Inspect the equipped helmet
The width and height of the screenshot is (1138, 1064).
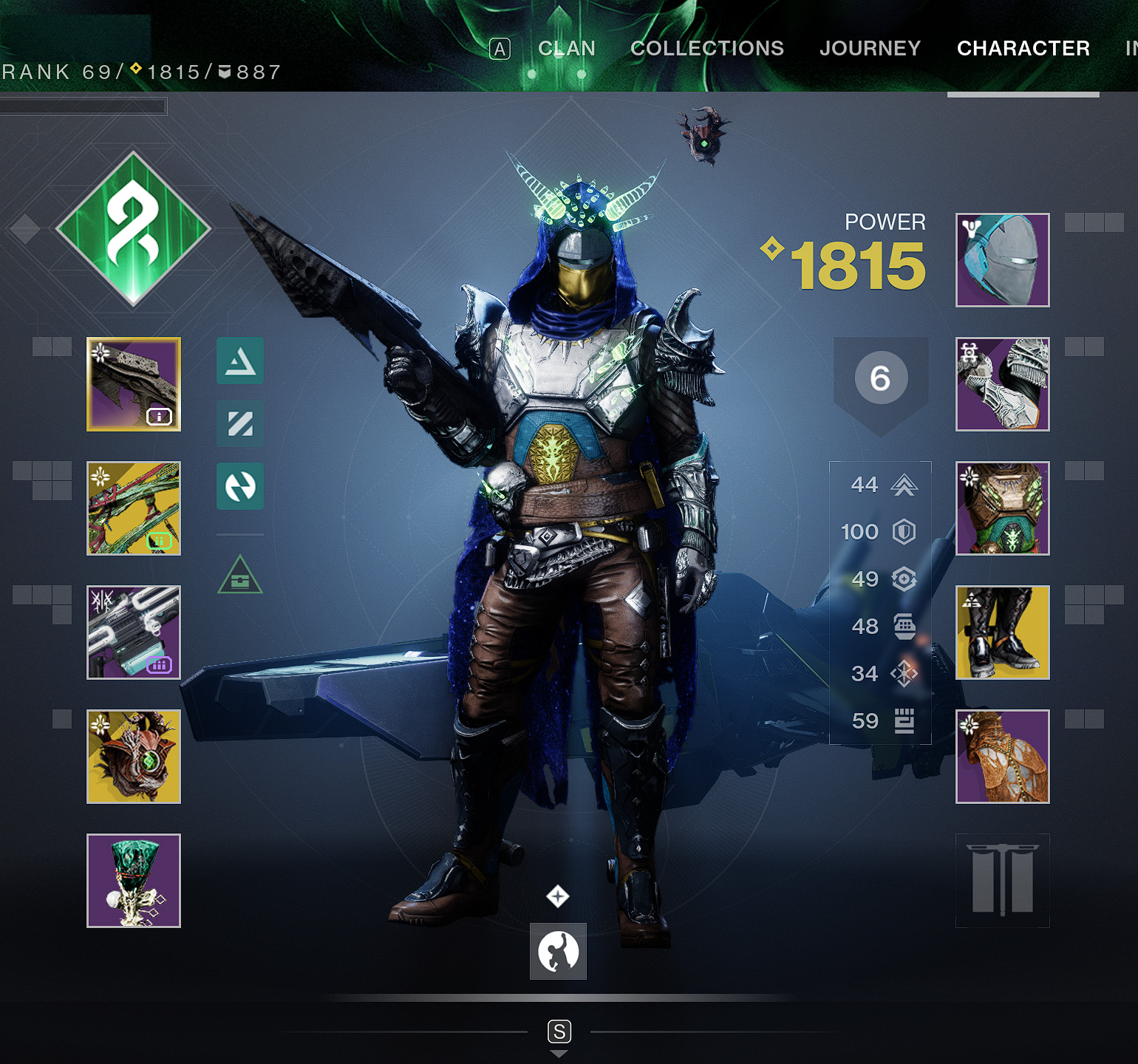click(x=1002, y=260)
